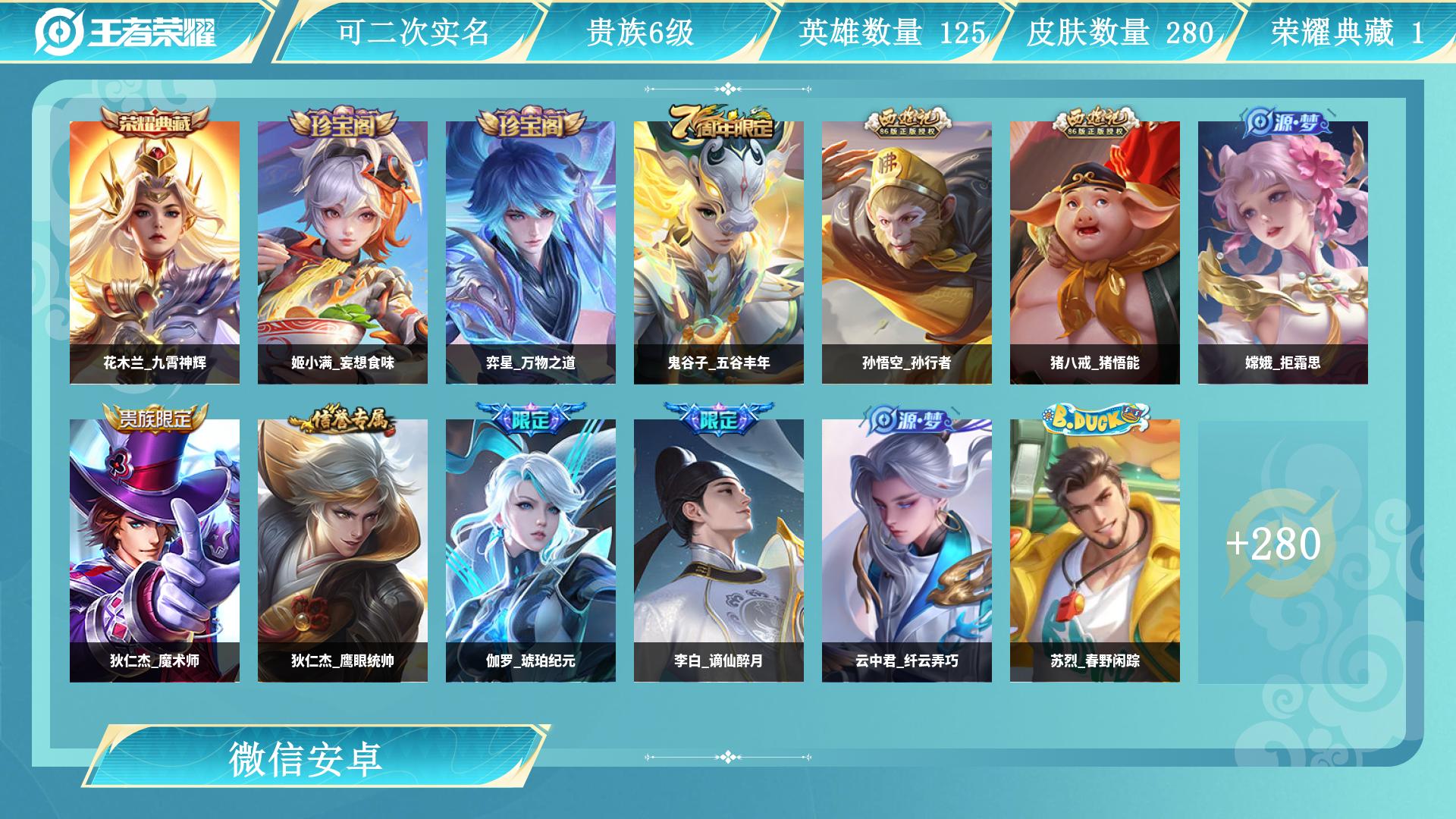Screen dimensions: 1456x819
Task: Select the 嫦娥_拒霜思 skin card
Action: (x=1283, y=253)
